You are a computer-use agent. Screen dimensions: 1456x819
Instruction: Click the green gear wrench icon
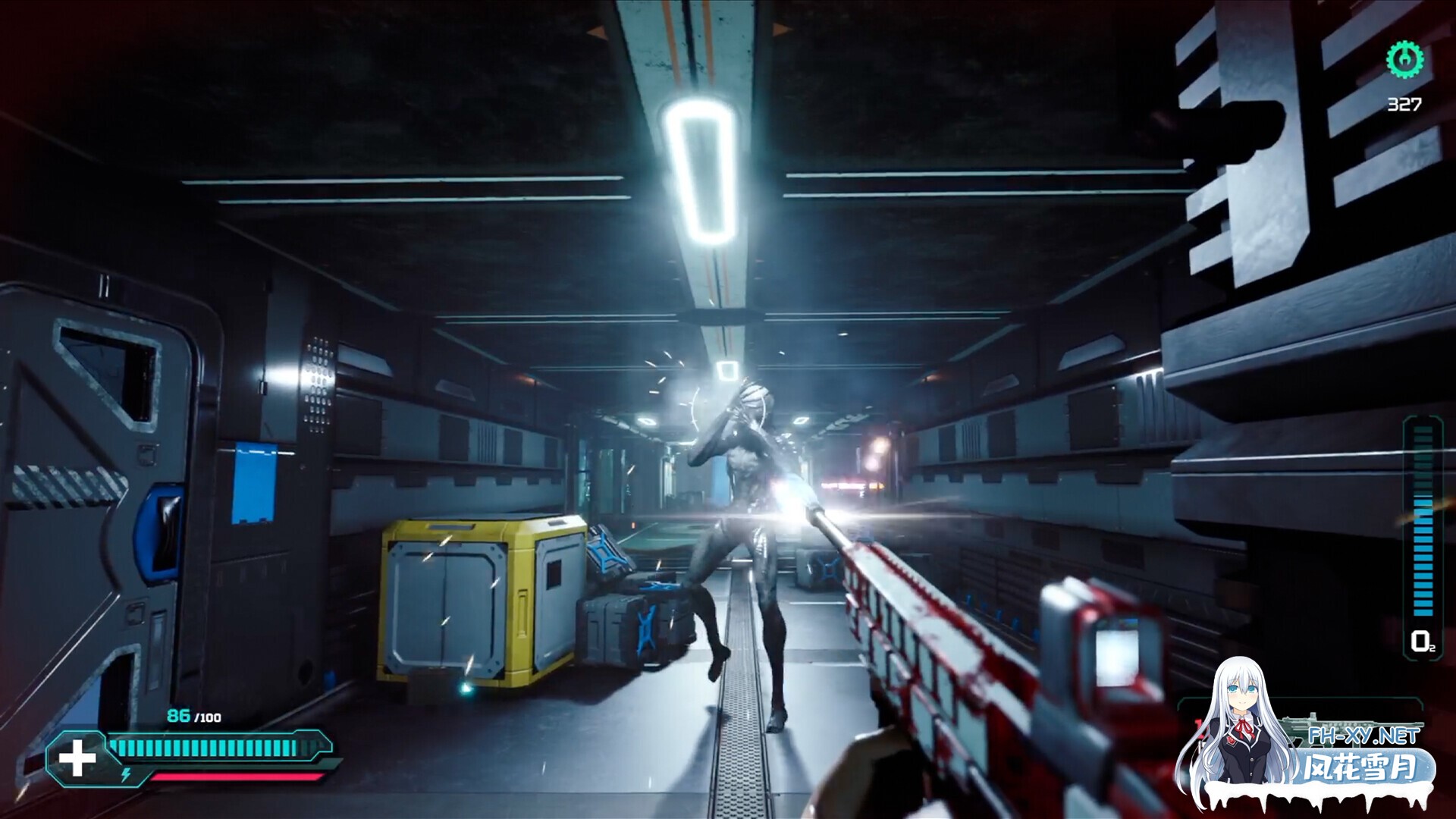[1404, 59]
